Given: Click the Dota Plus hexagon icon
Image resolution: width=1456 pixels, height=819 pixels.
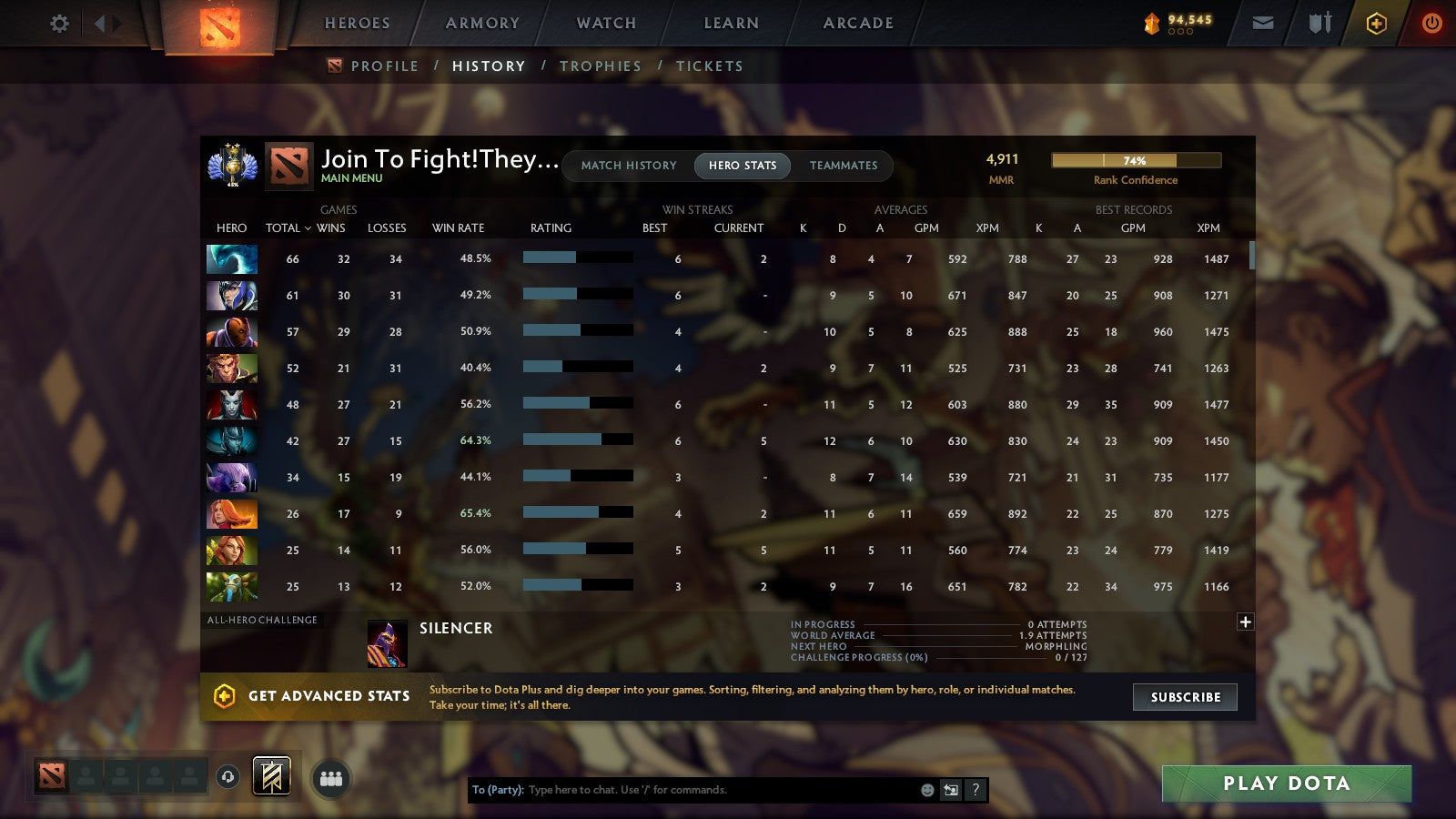Looking at the screenshot, I should pyautogui.click(x=1375, y=24).
